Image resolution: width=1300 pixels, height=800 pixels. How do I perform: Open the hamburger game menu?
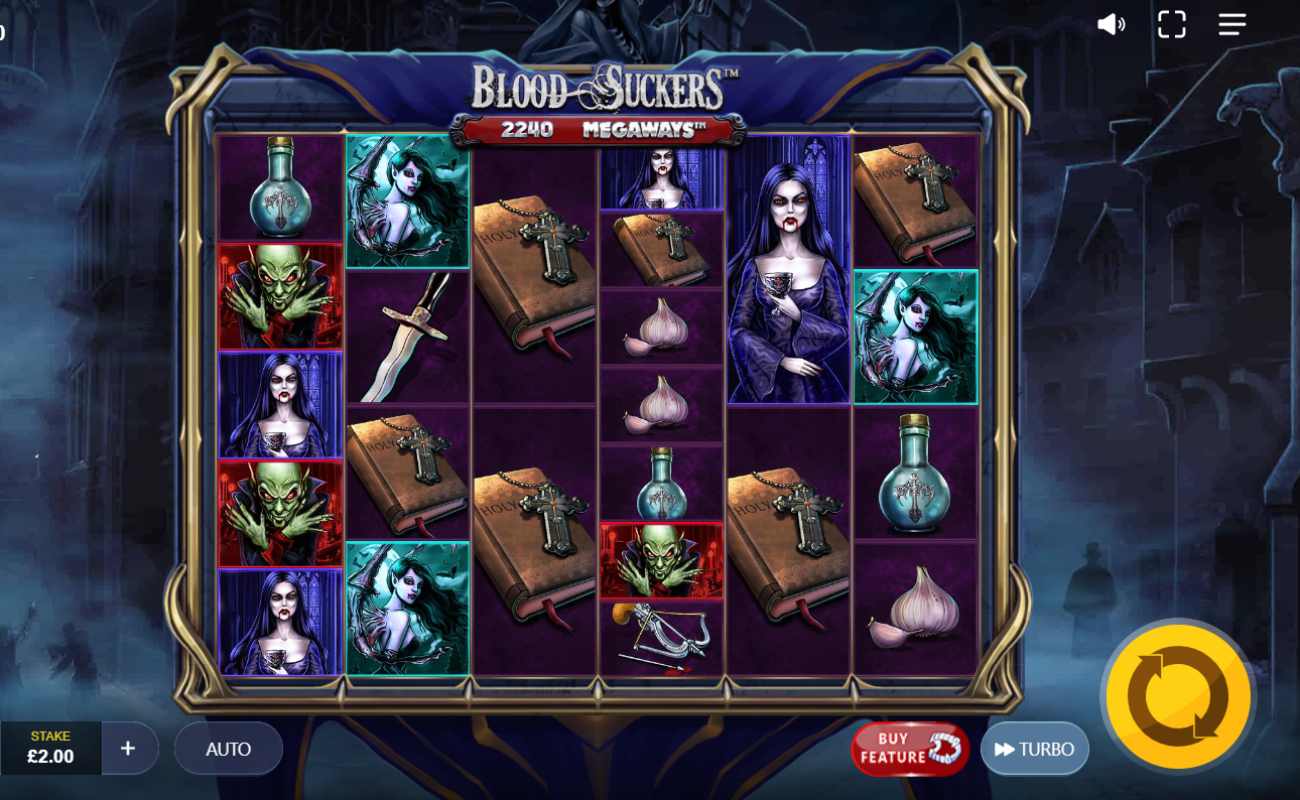[x=1229, y=25]
